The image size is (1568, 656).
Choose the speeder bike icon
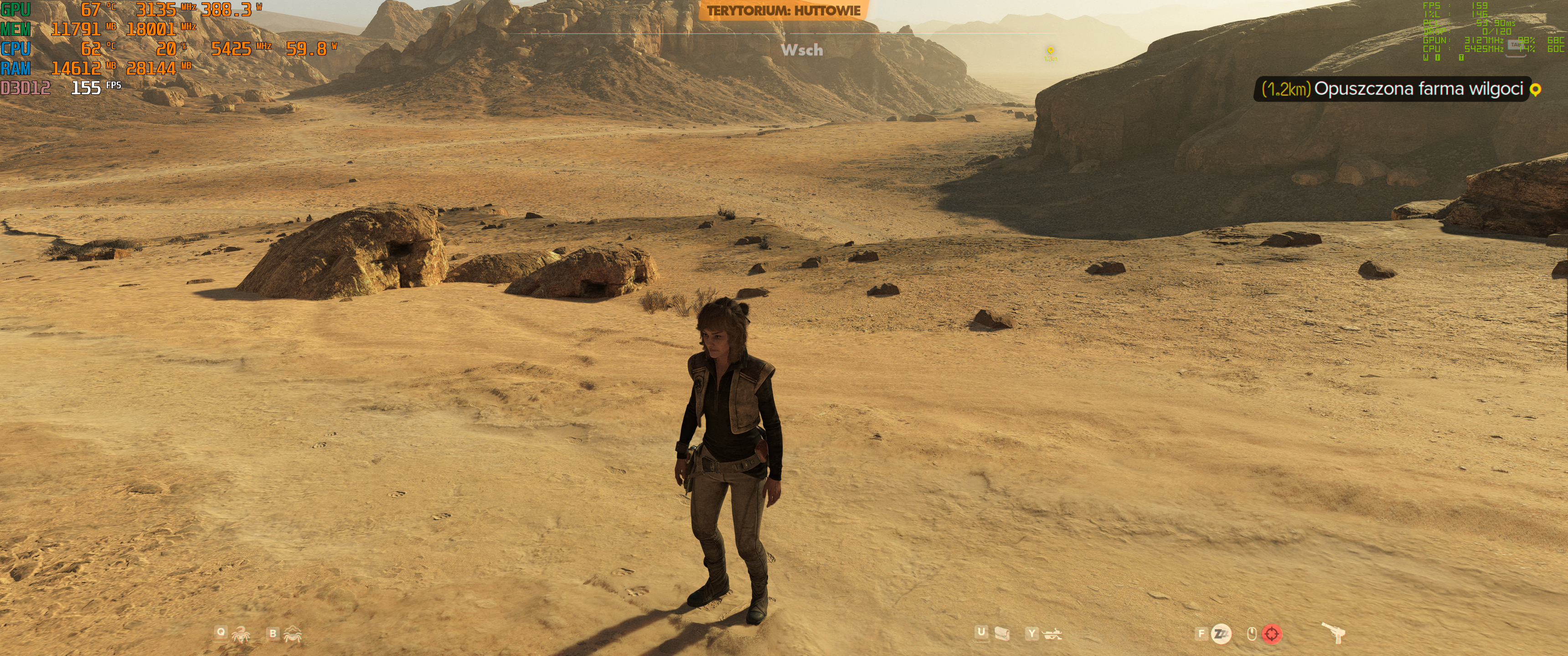click(x=1052, y=634)
